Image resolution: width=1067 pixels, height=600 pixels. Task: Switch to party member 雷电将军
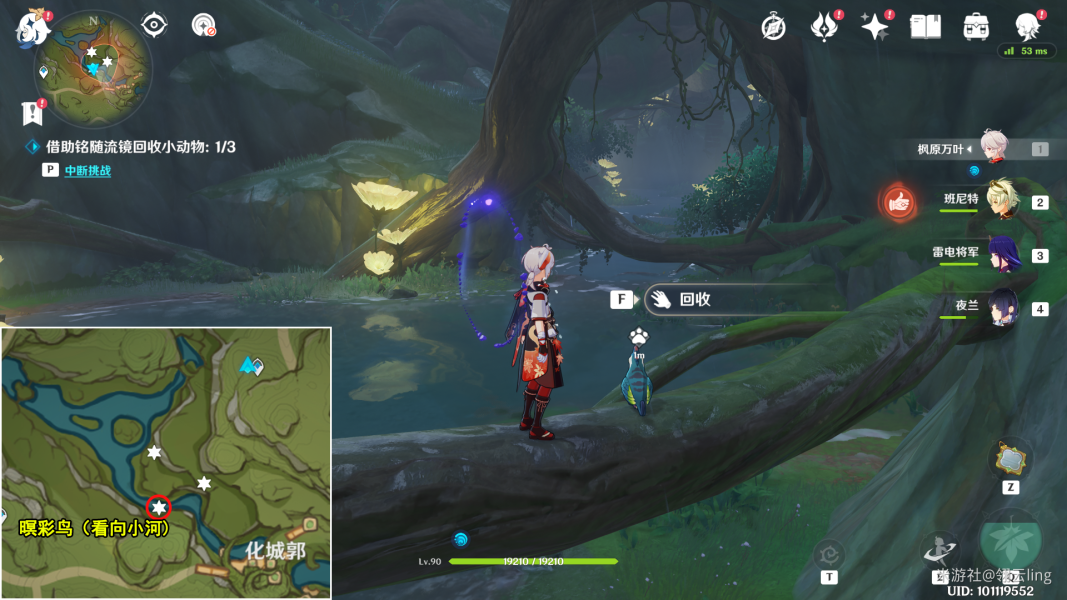pyautogui.click(x=1001, y=254)
